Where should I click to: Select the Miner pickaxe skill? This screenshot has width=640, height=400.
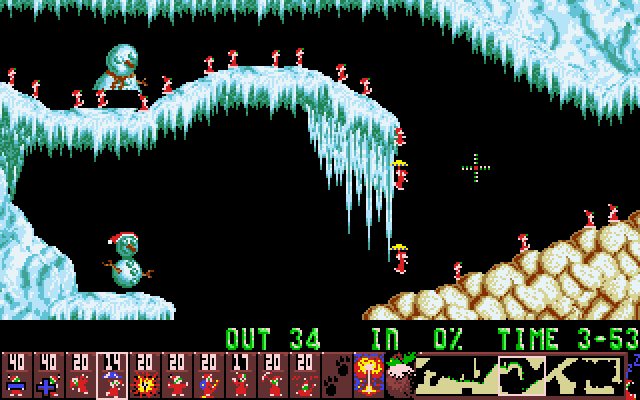(272, 375)
